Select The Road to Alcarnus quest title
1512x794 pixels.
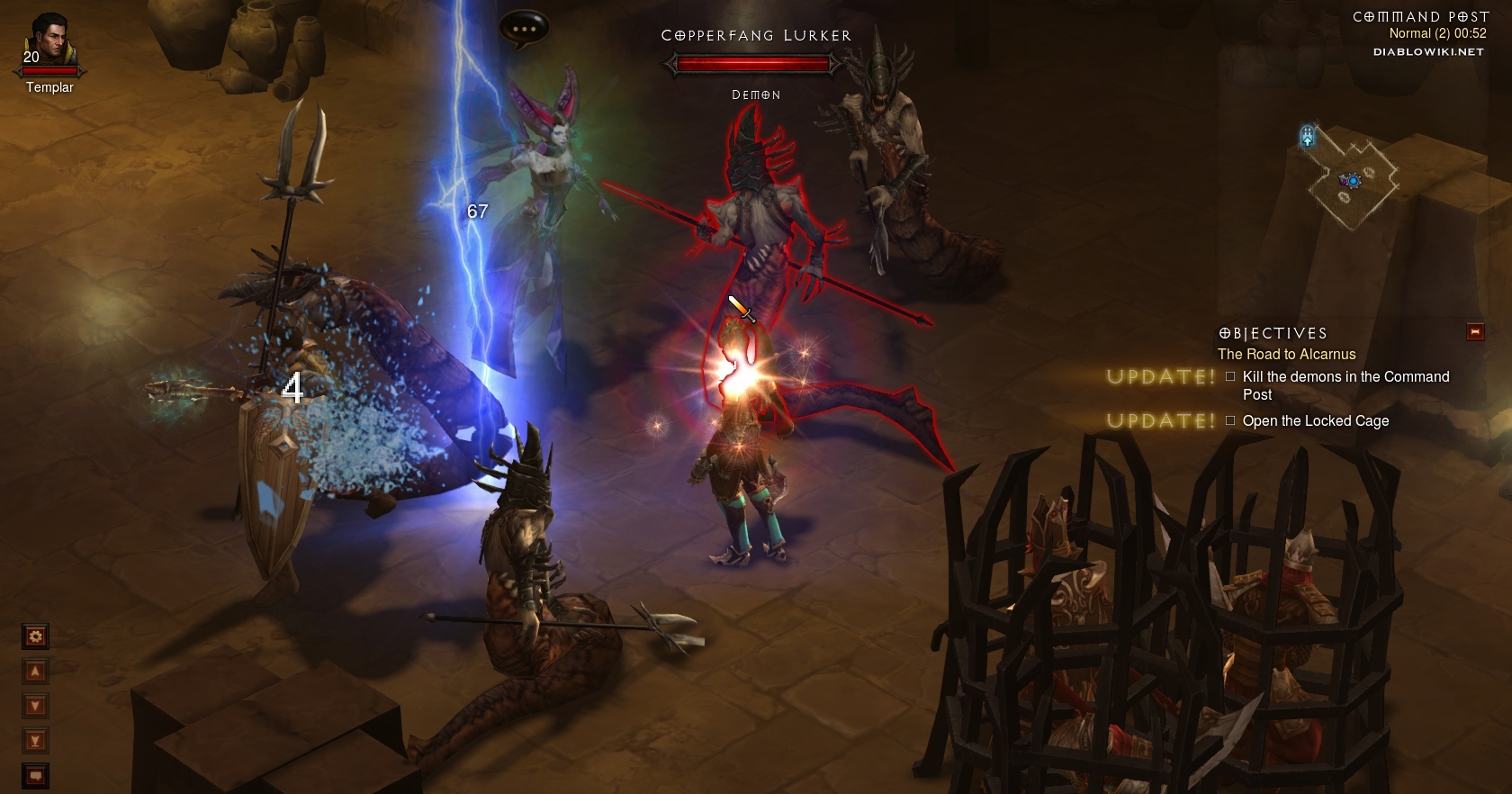coord(1286,355)
